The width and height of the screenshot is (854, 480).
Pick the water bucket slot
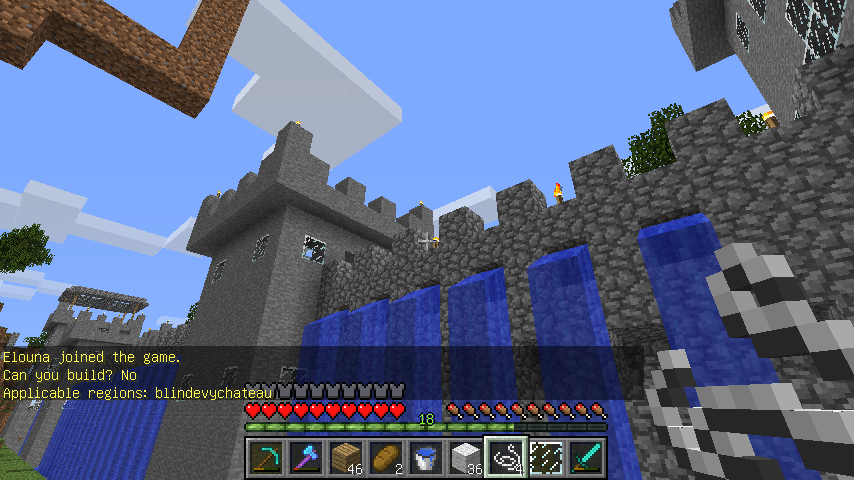pos(426,458)
